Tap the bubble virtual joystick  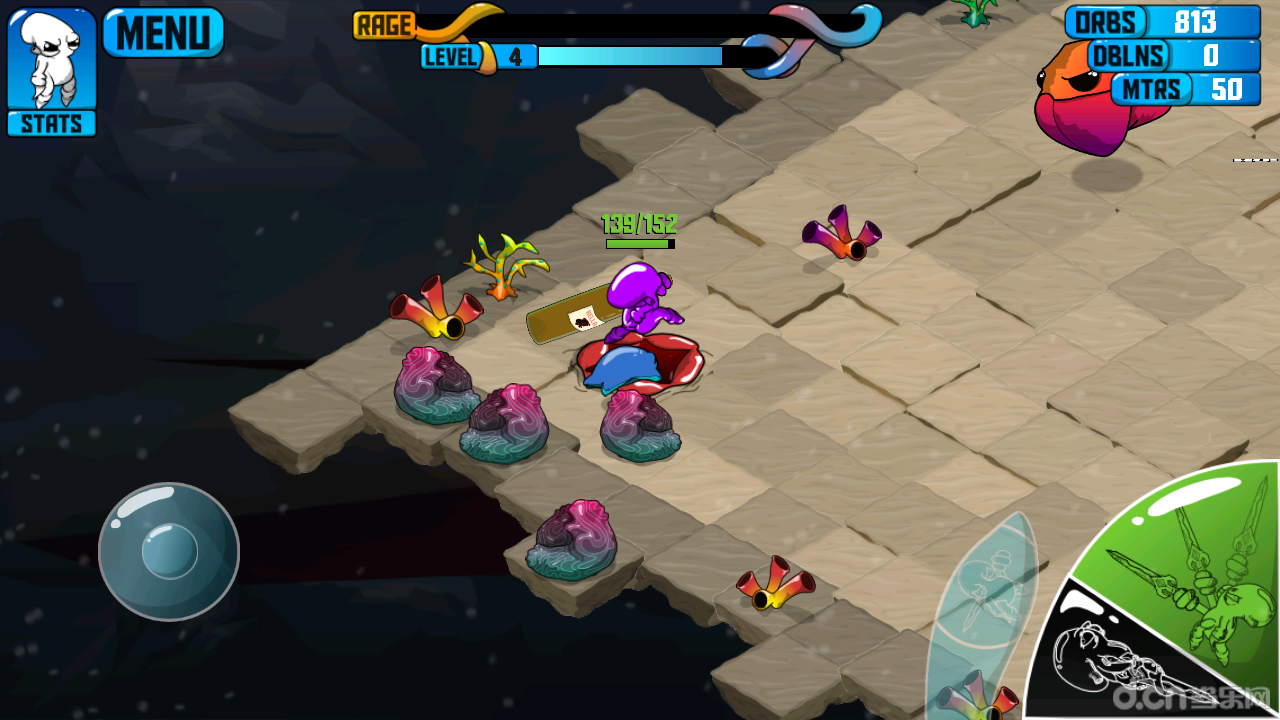(168, 552)
